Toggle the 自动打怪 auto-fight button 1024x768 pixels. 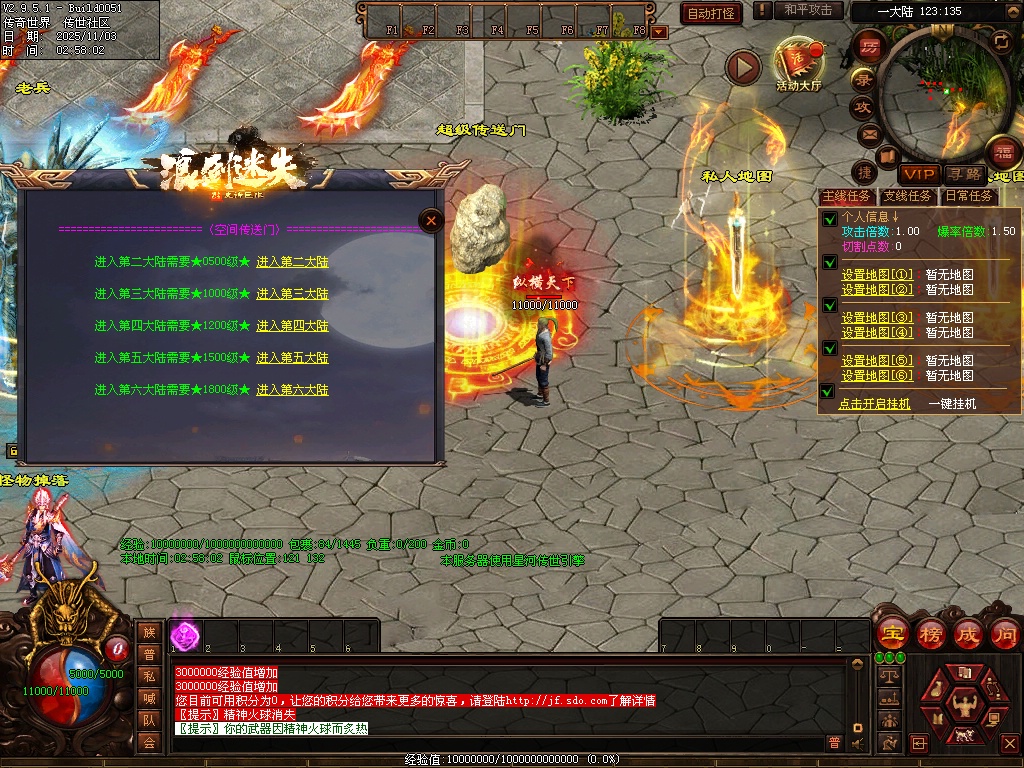click(x=711, y=13)
